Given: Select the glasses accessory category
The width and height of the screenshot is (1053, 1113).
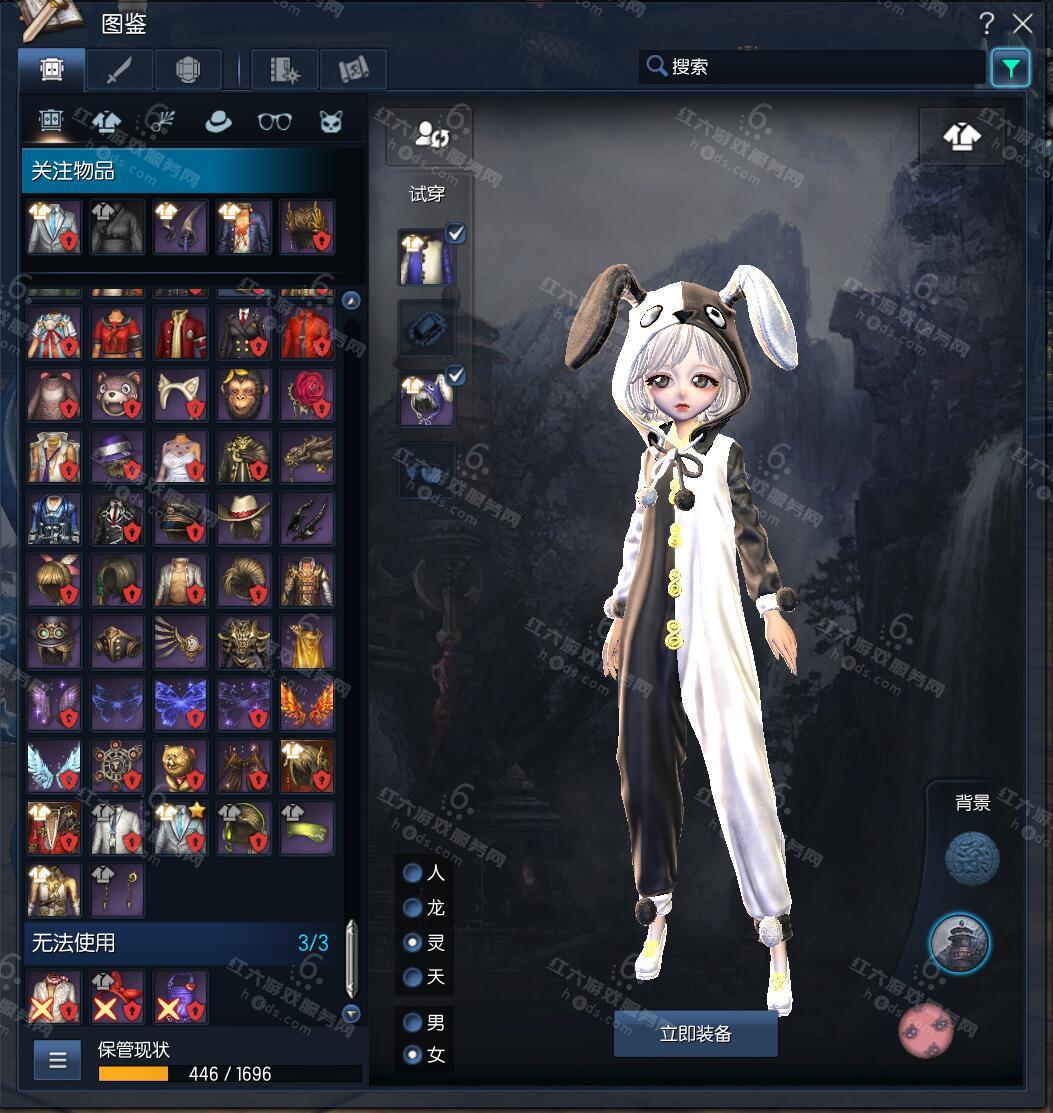Looking at the screenshot, I should click(274, 121).
